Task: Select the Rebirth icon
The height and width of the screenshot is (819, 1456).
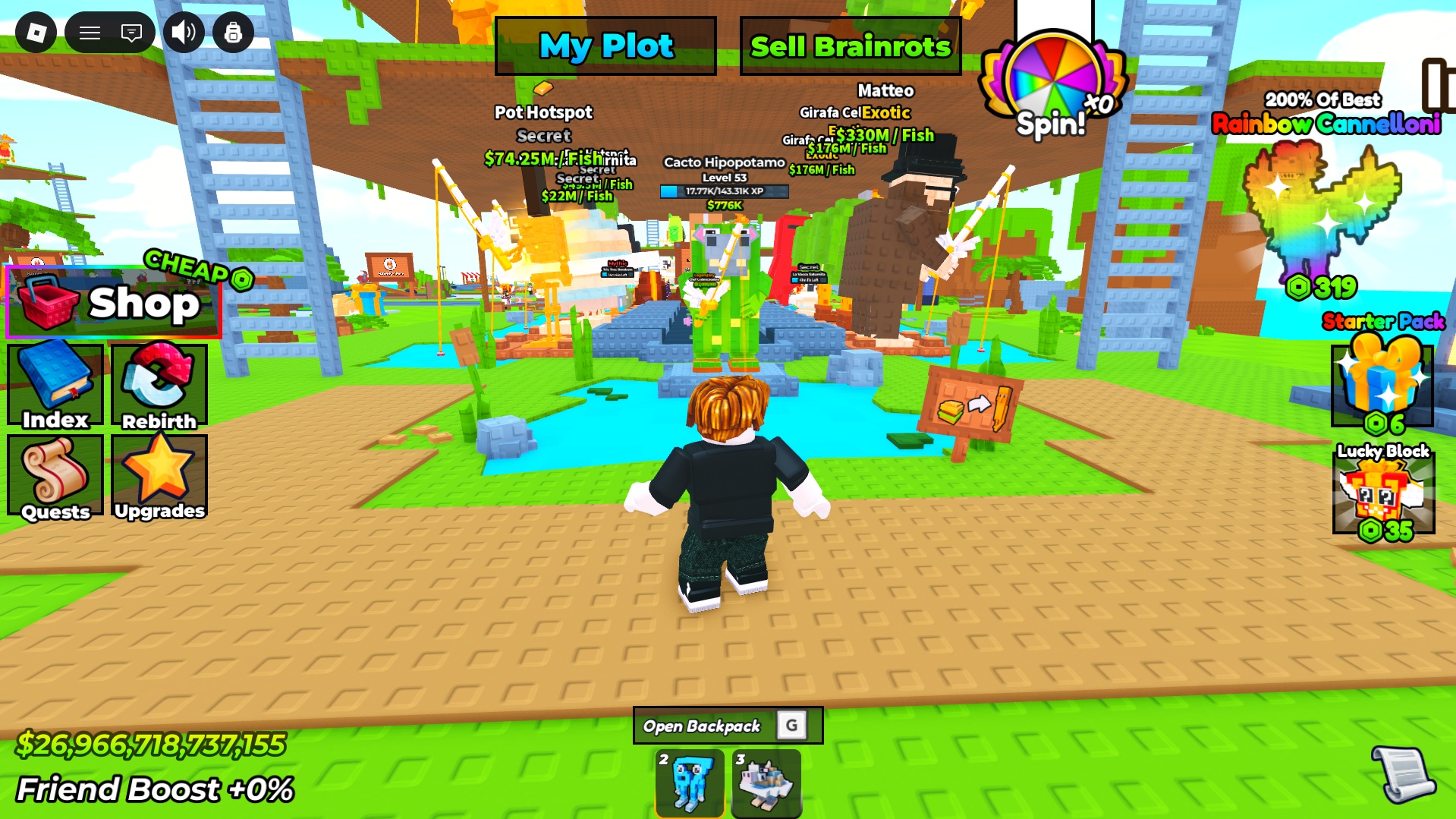Action: [x=158, y=386]
